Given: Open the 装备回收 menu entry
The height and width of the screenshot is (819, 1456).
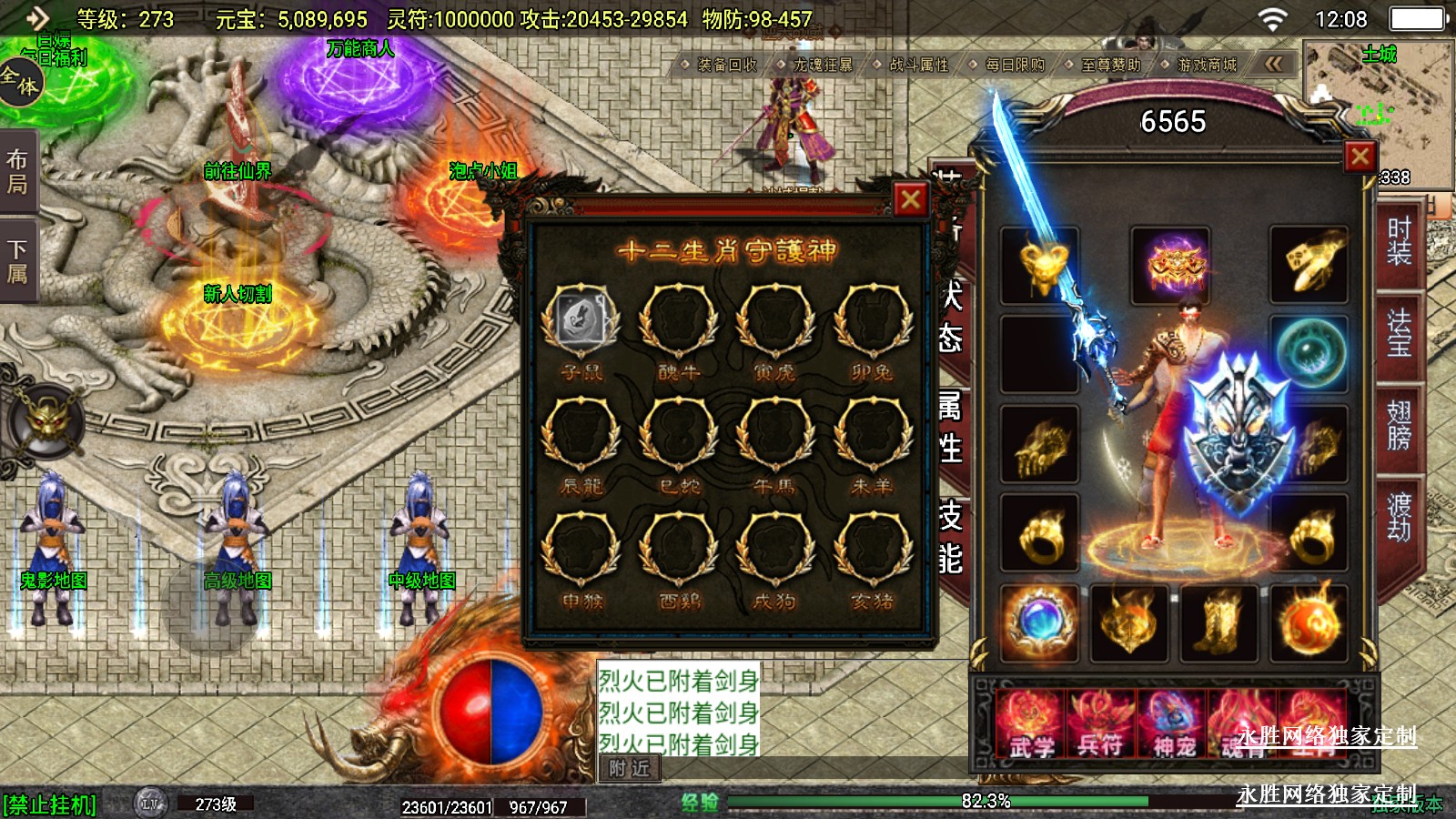Looking at the screenshot, I should (726, 65).
